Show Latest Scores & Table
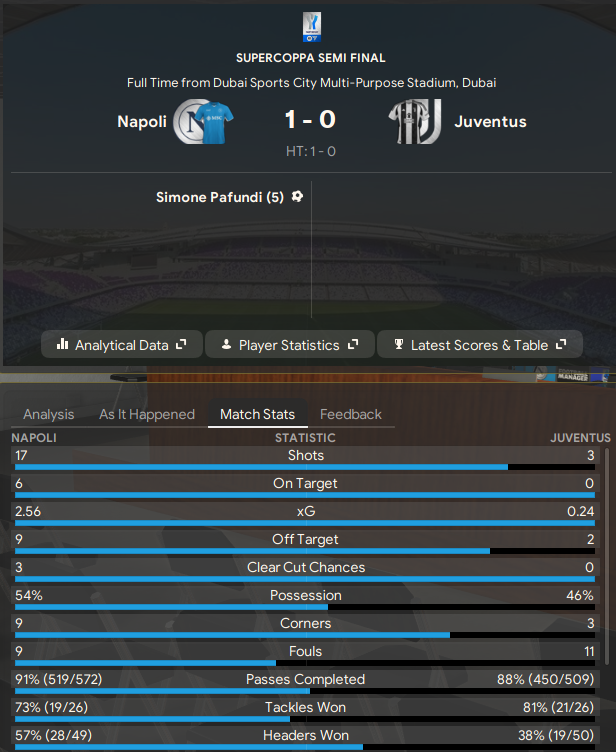The width and height of the screenshot is (616, 752). pyautogui.click(x=479, y=345)
